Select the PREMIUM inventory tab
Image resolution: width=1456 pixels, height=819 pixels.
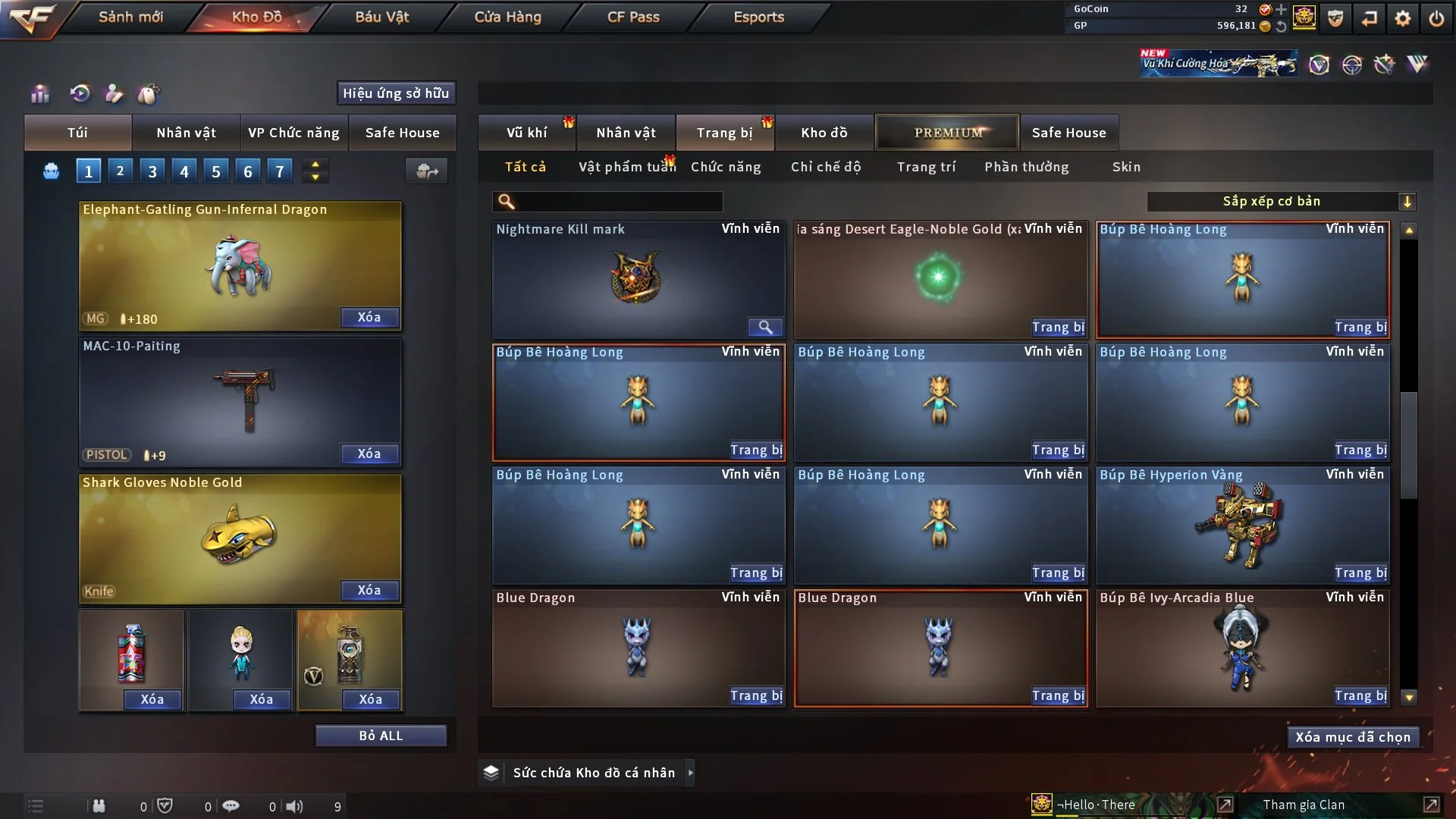[947, 133]
